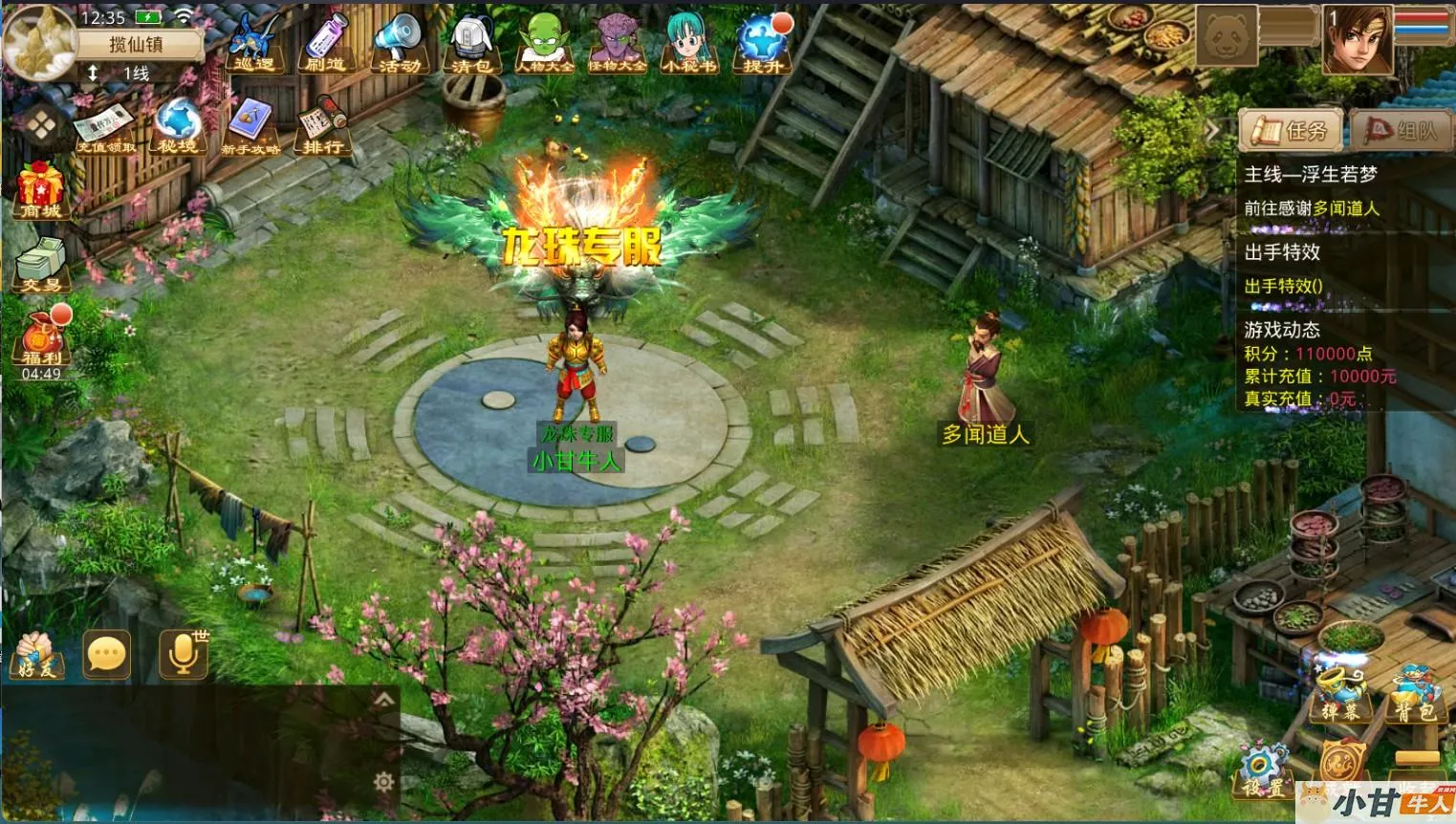Viewport: 1456px width, 824px height.
Task: Enter the 秘境 secret realm
Action: pyautogui.click(x=178, y=126)
